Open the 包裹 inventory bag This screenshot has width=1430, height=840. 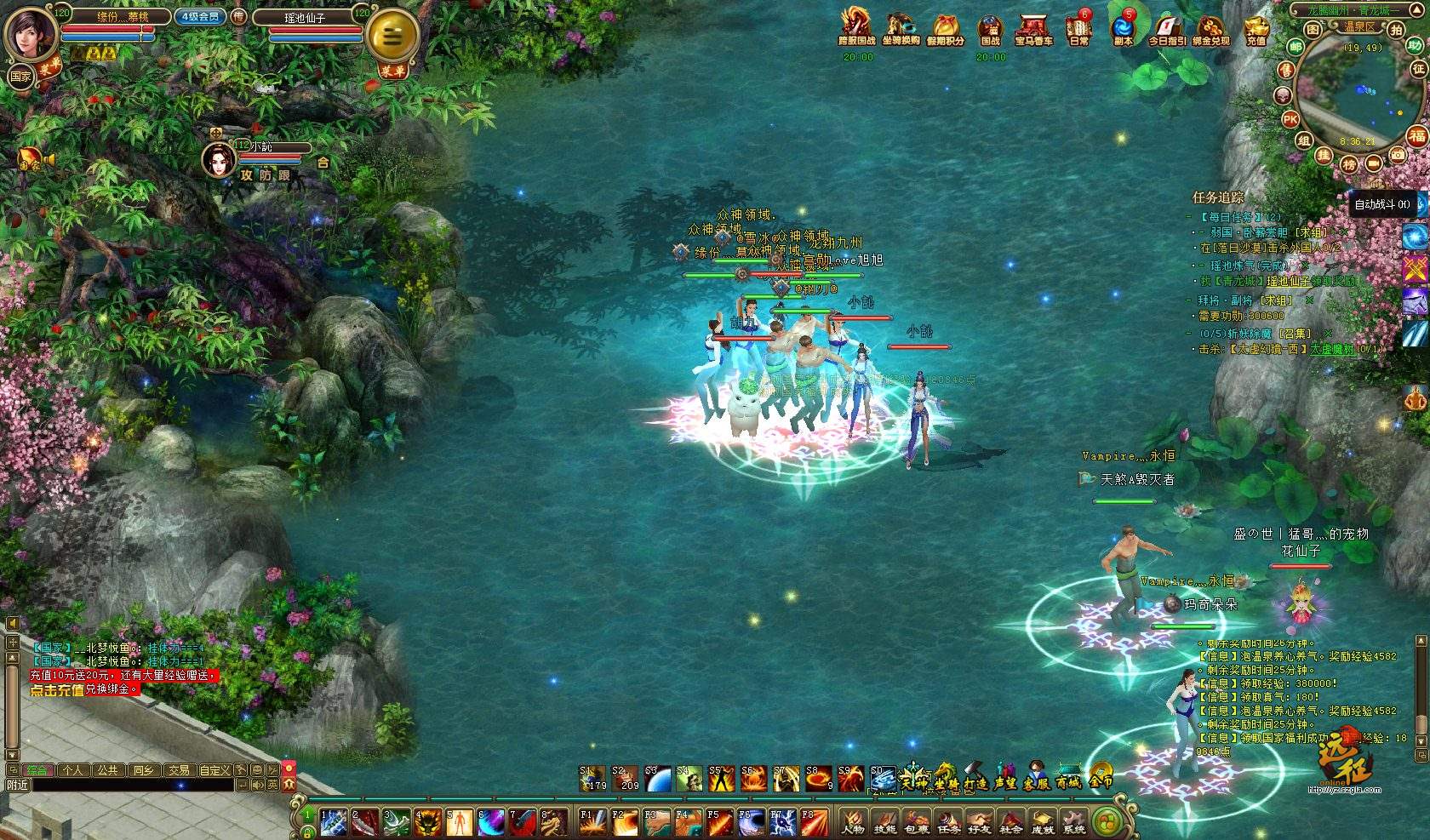tap(916, 822)
